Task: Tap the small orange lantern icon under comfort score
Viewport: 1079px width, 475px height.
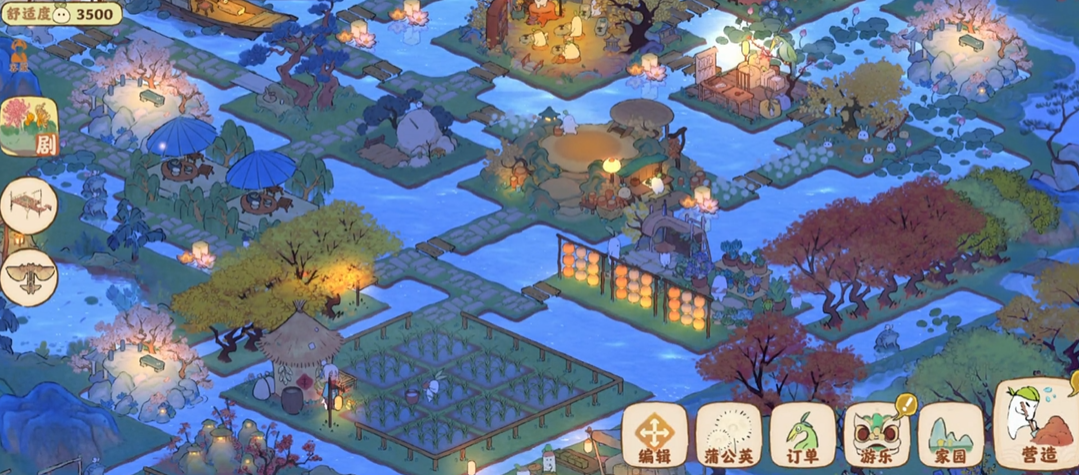Action: pos(19,56)
